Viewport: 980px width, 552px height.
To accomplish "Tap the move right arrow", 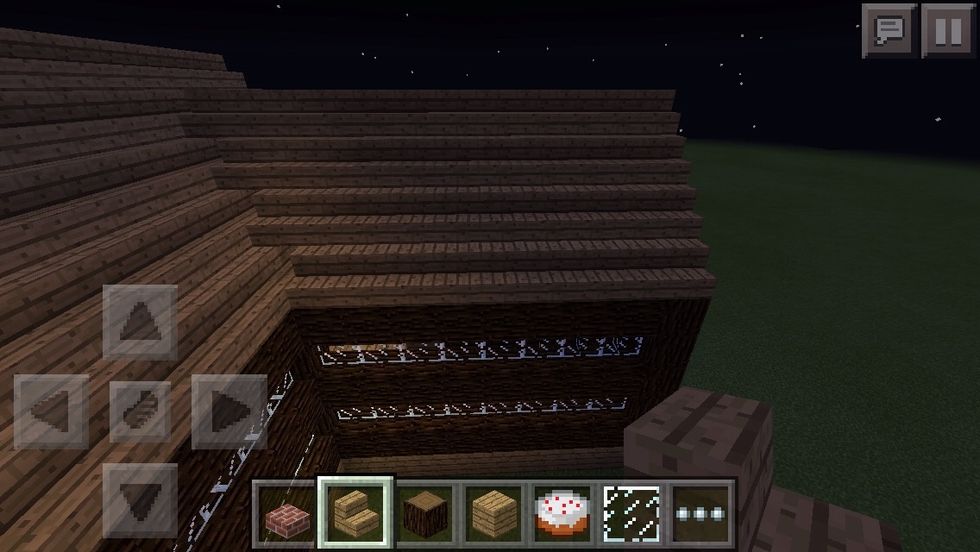I will tap(228, 411).
